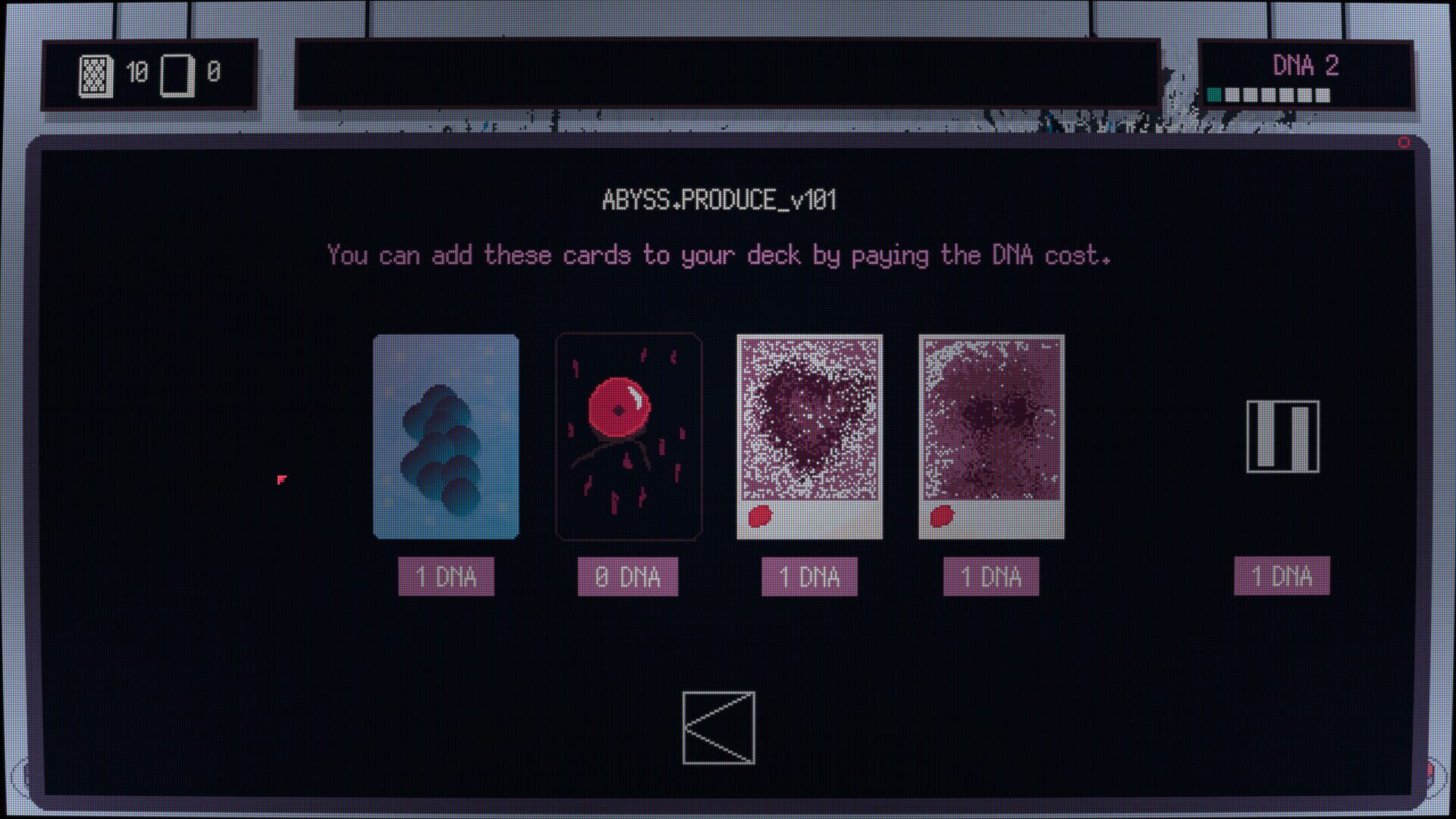The width and height of the screenshot is (1456, 819).
Task: Click the 1 DNA cost beneath the removal icon
Action: click(x=1282, y=576)
